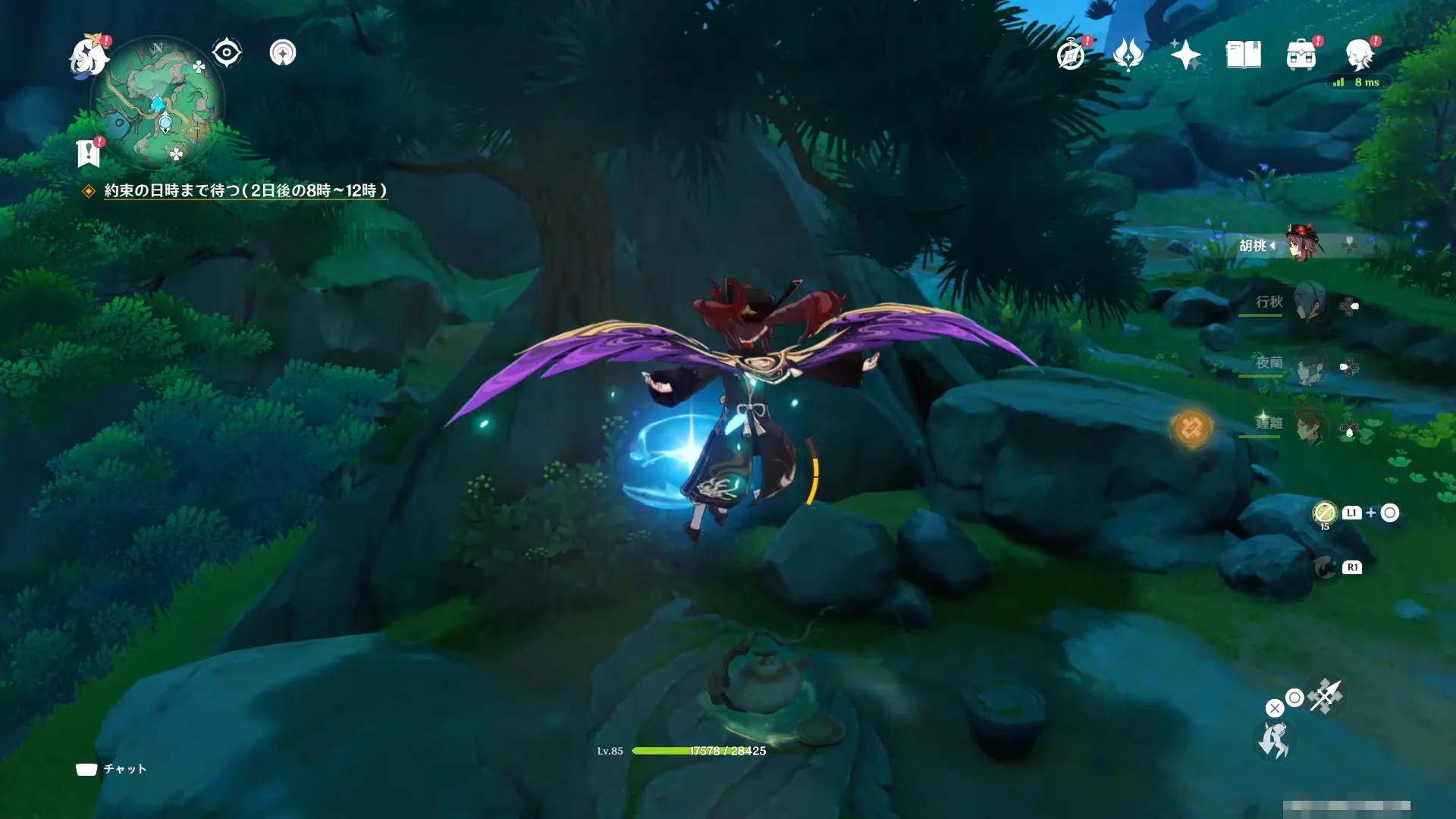Open the circular minimap
Viewport: 1456px width, 819px height.
tap(158, 102)
